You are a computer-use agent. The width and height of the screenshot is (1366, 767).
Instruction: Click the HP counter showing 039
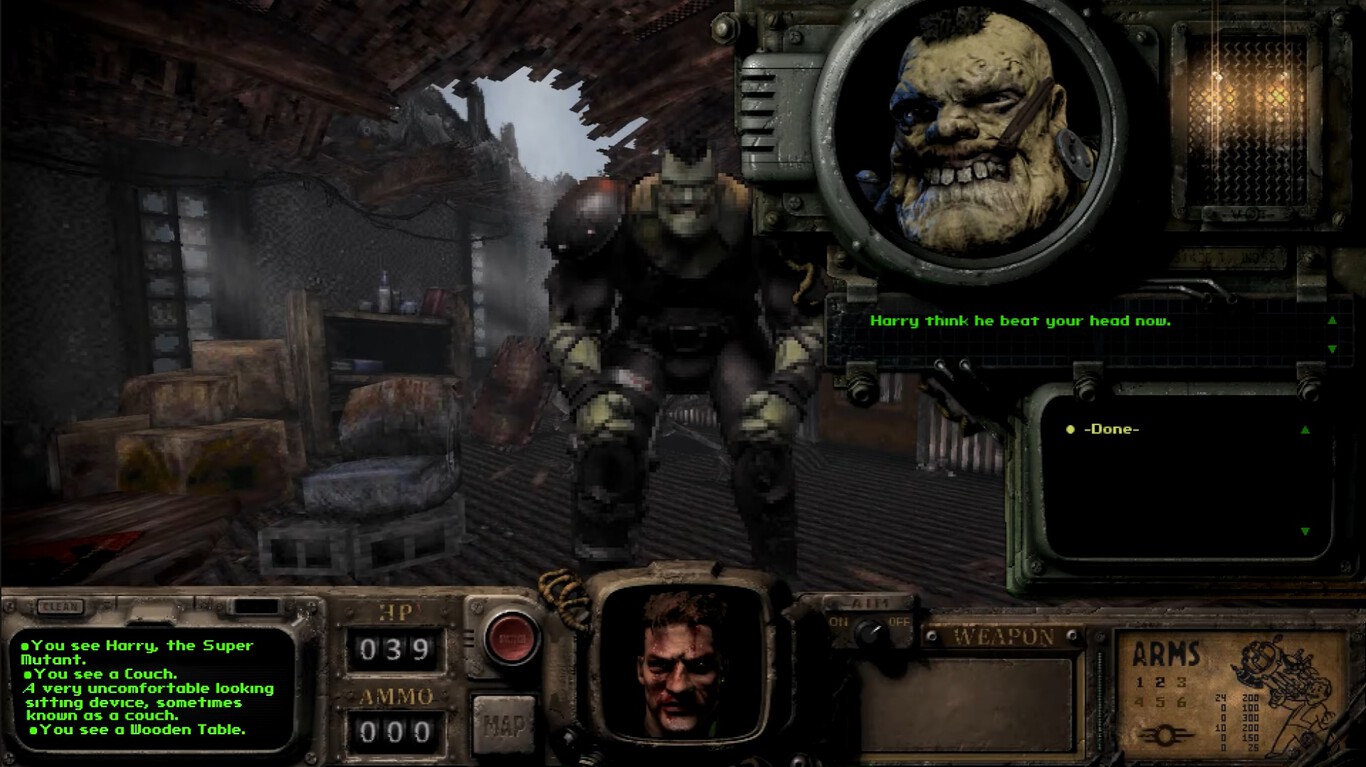coord(398,649)
